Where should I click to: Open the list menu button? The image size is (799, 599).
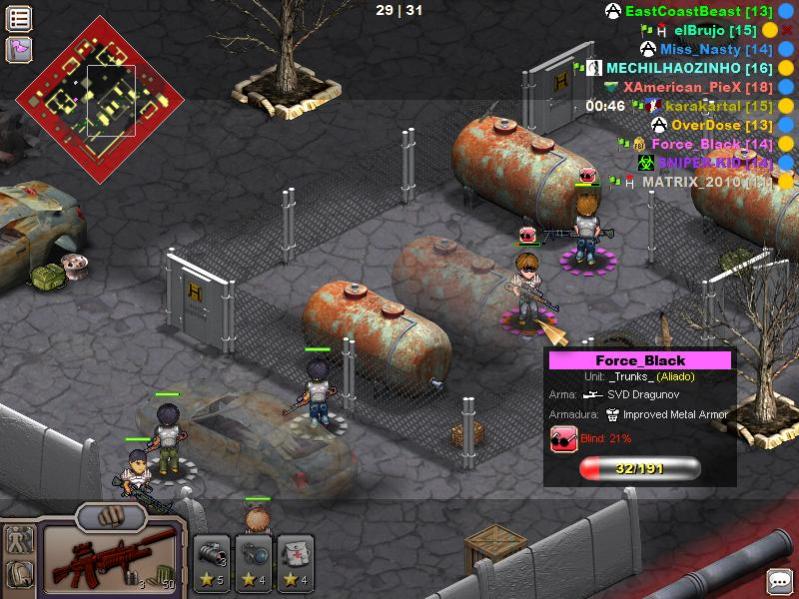click(x=19, y=18)
